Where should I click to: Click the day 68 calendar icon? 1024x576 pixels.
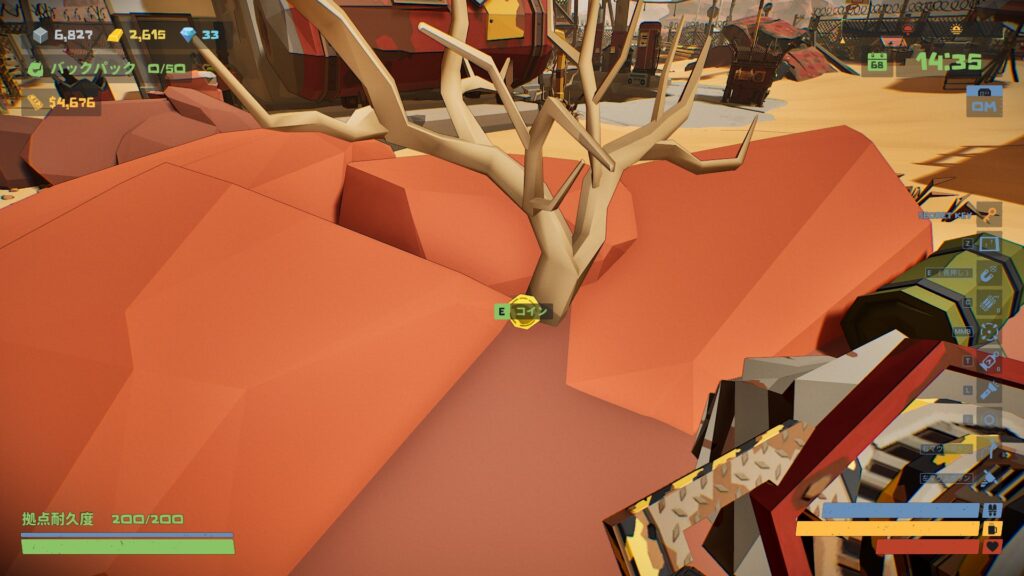(x=877, y=62)
